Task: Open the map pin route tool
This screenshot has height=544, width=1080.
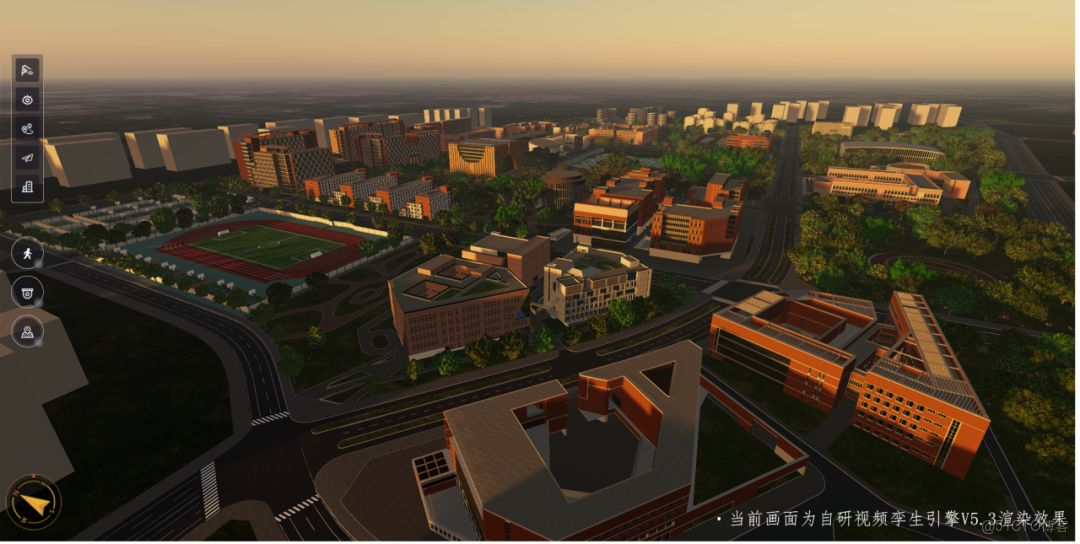Action: tap(27, 128)
